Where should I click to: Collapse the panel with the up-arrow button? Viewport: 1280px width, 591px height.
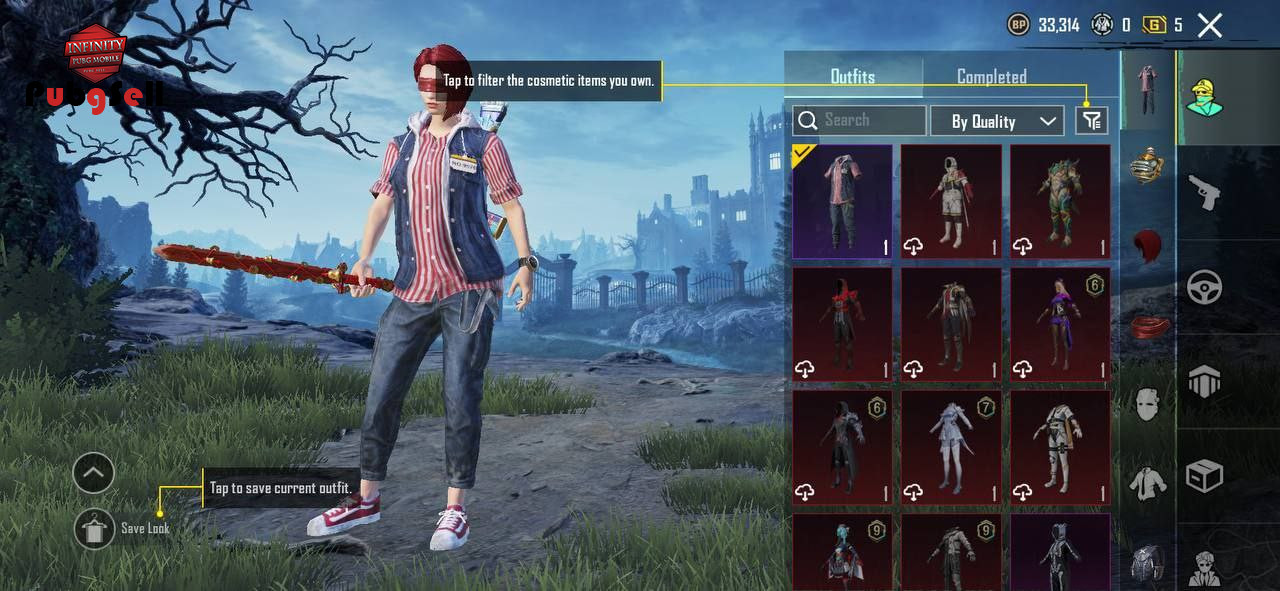[x=94, y=473]
